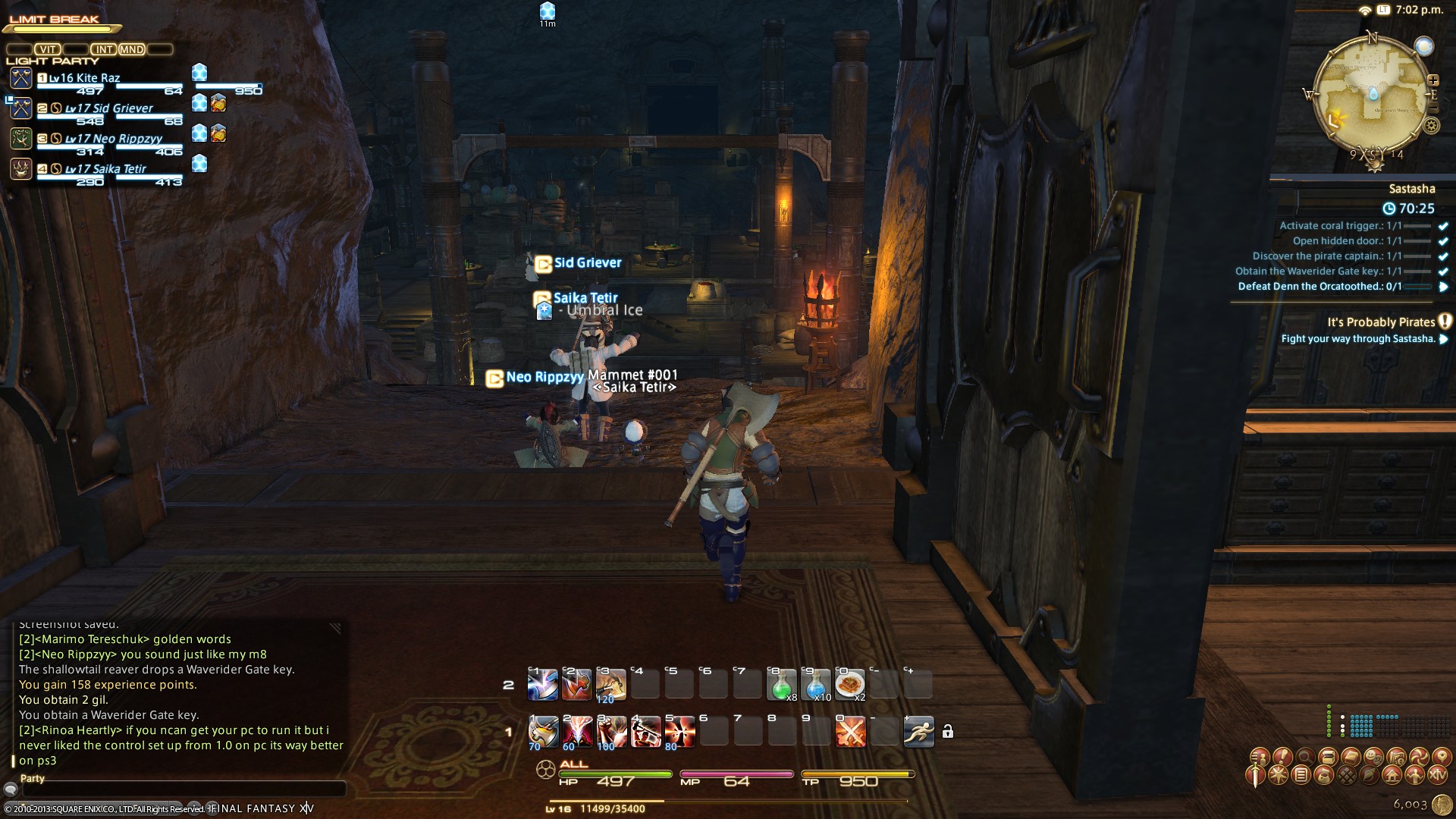The height and width of the screenshot is (819, 1456).
Task: Activate the crossed swords ability
Action: (850, 732)
